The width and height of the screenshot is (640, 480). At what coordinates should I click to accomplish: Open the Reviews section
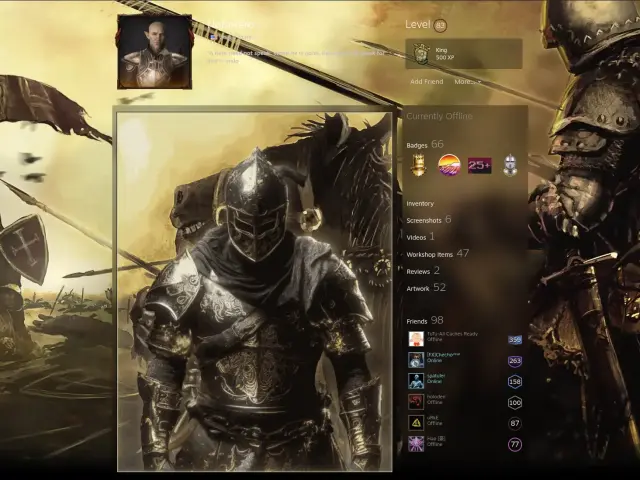[x=417, y=271]
